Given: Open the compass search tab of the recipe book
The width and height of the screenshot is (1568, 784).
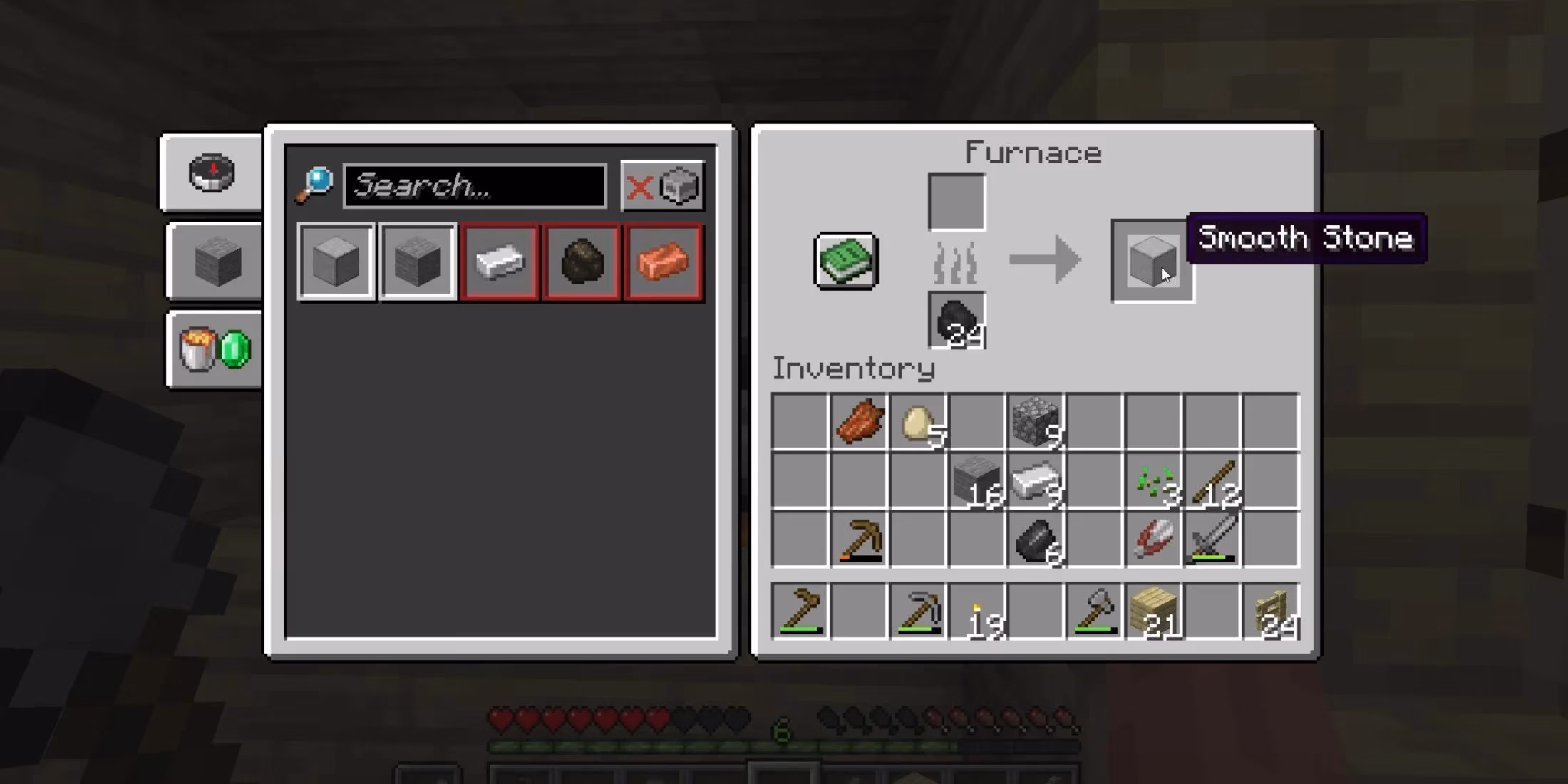Looking at the screenshot, I should point(212,173).
